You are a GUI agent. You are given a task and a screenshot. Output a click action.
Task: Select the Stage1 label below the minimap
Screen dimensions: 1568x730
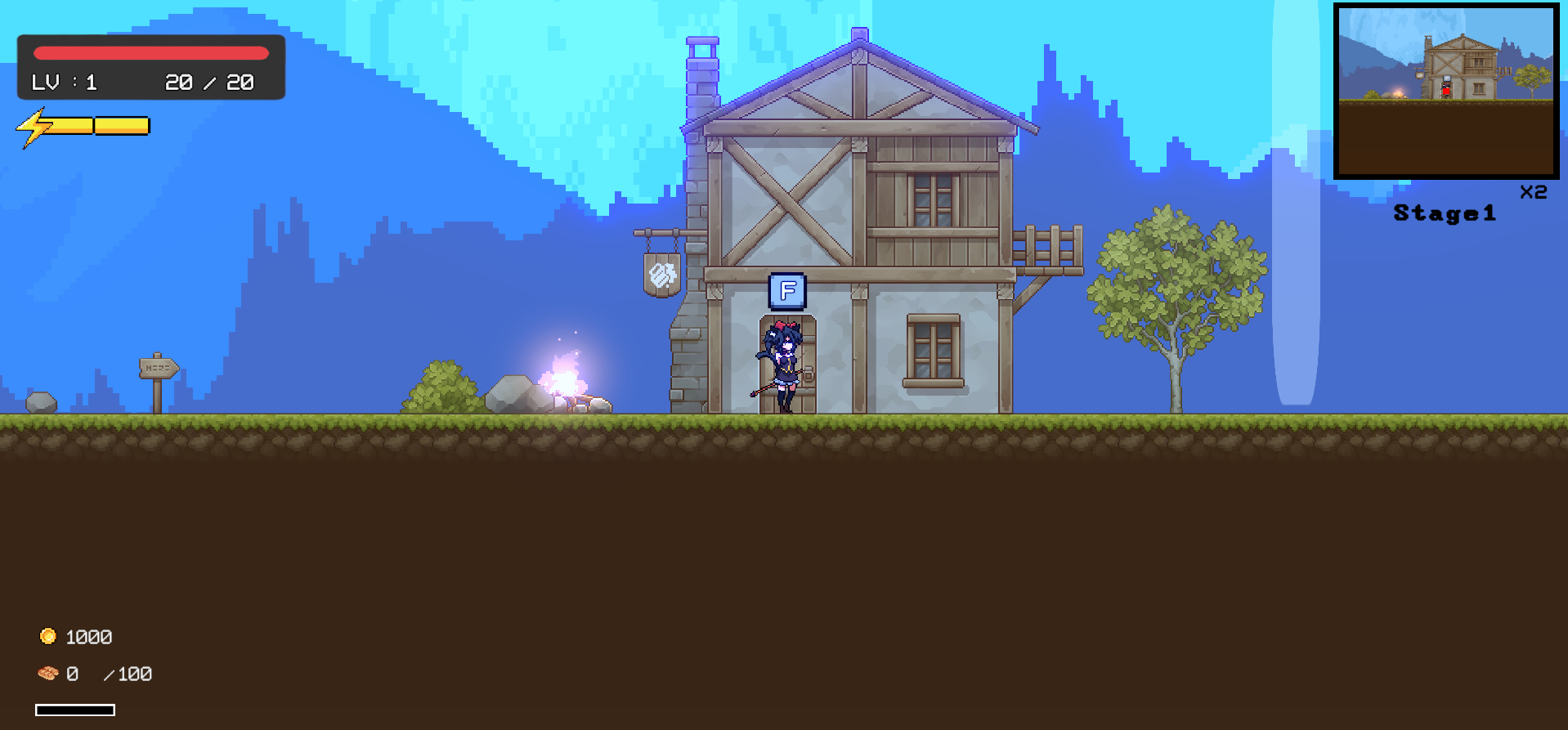coord(1445,213)
